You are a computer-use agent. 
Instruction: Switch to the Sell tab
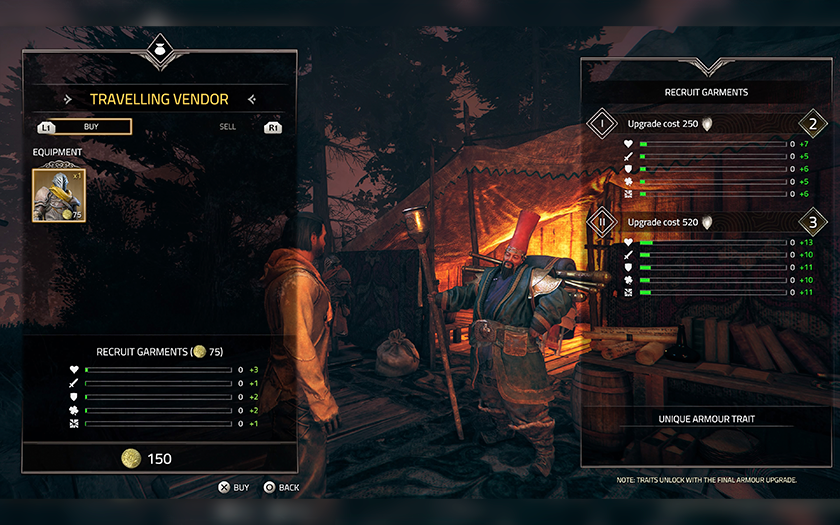[x=228, y=127]
